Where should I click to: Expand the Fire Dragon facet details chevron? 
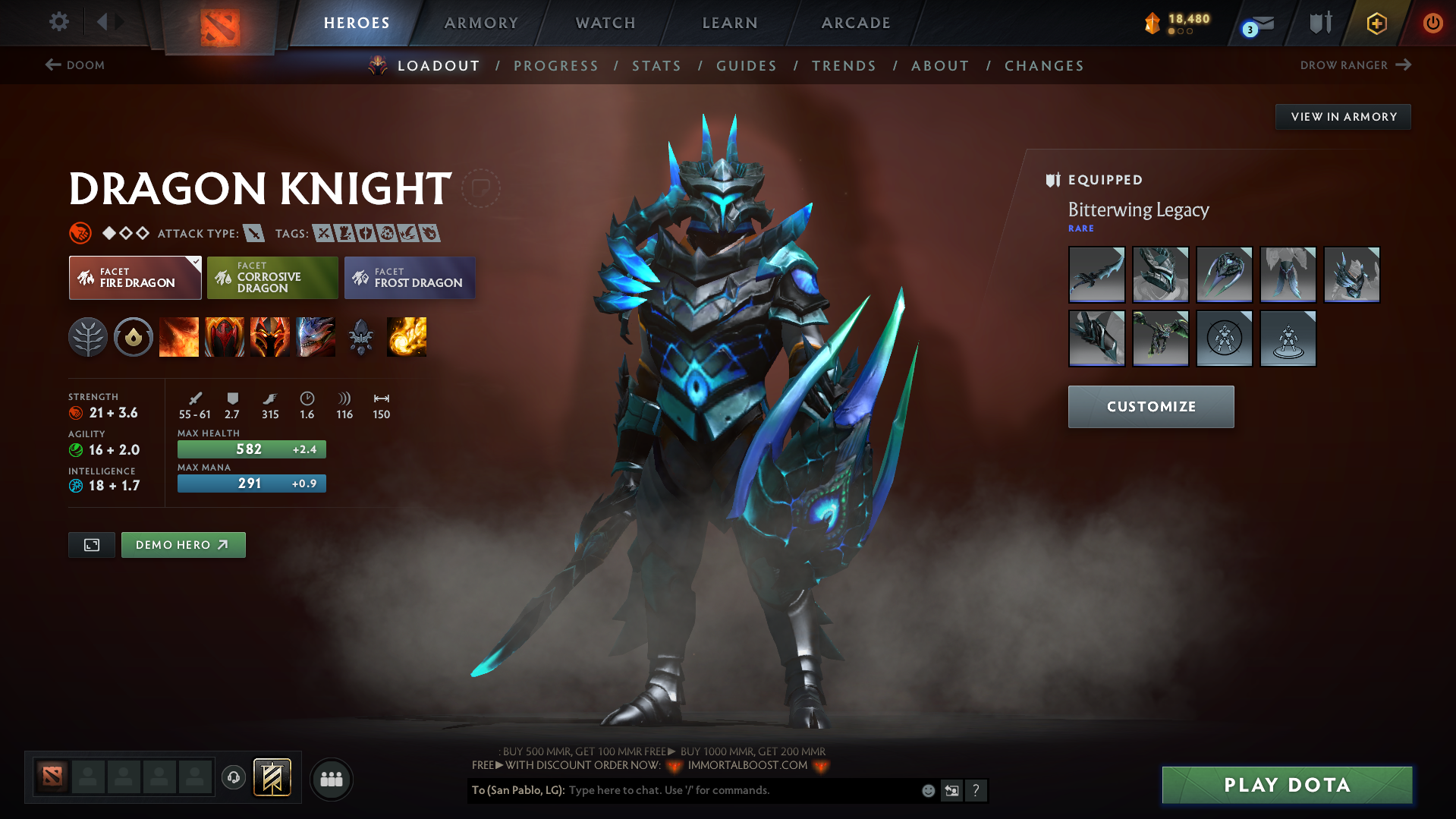coord(196,261)
